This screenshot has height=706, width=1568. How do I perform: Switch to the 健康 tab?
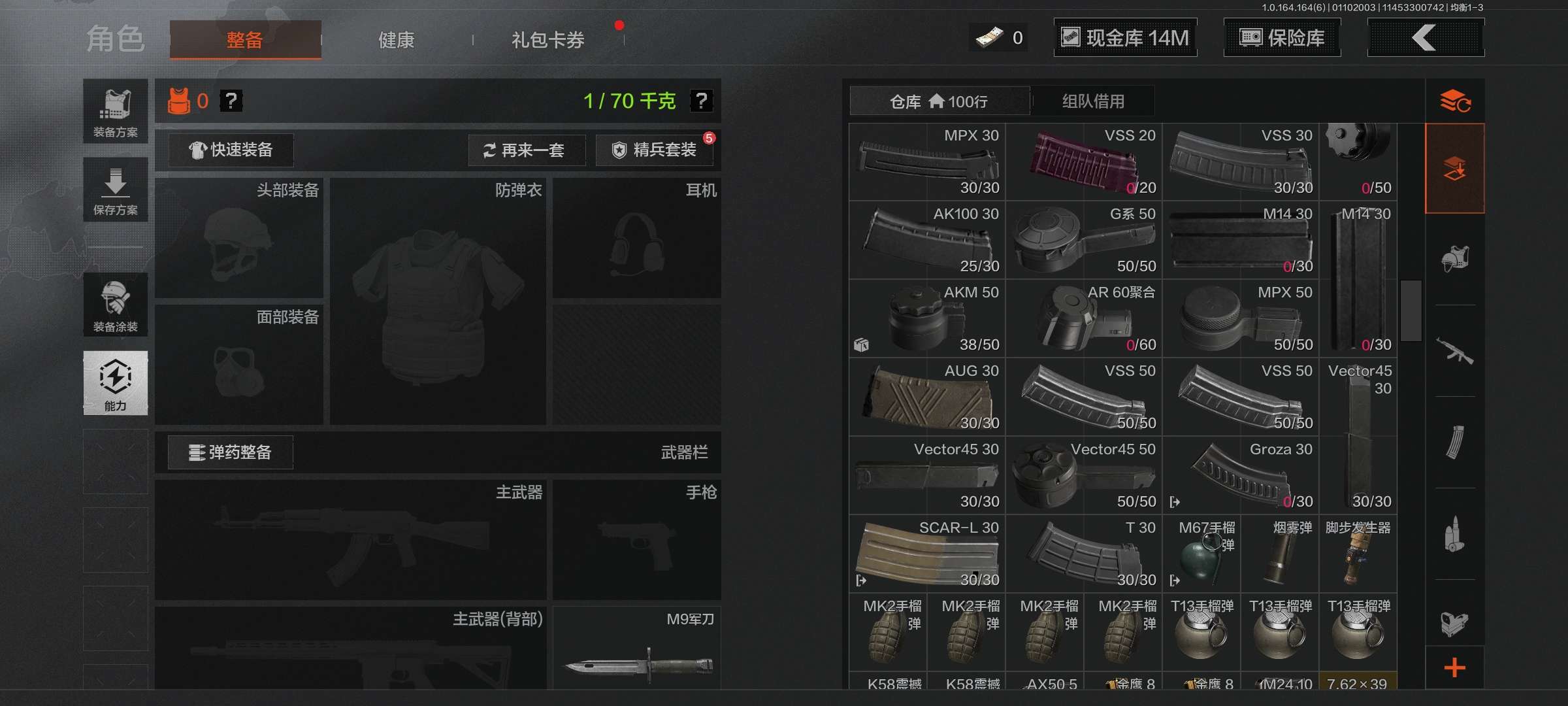395,39
